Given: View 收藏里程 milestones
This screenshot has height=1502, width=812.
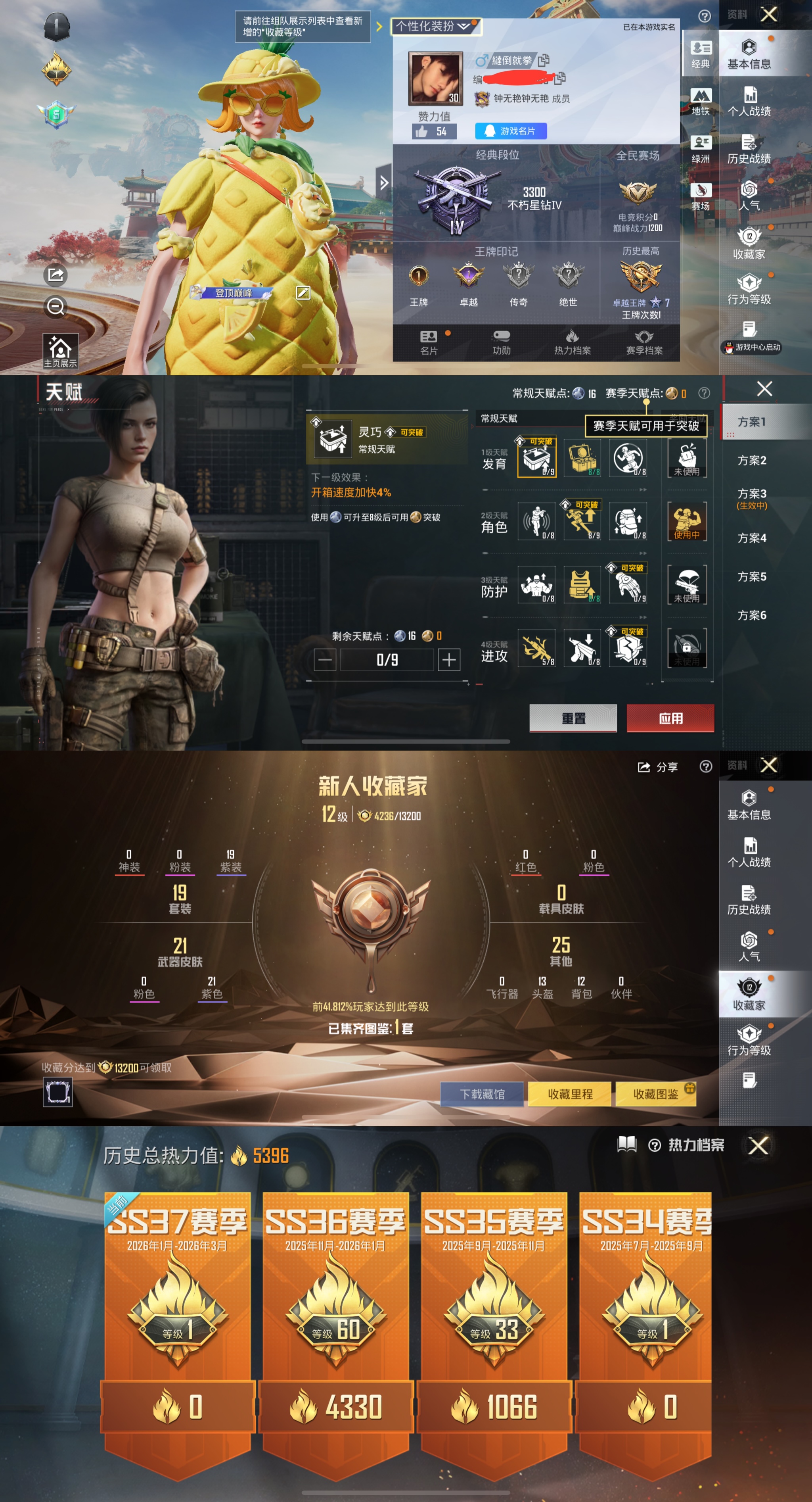Looking at the screenshot, I should coord(569,1095).
